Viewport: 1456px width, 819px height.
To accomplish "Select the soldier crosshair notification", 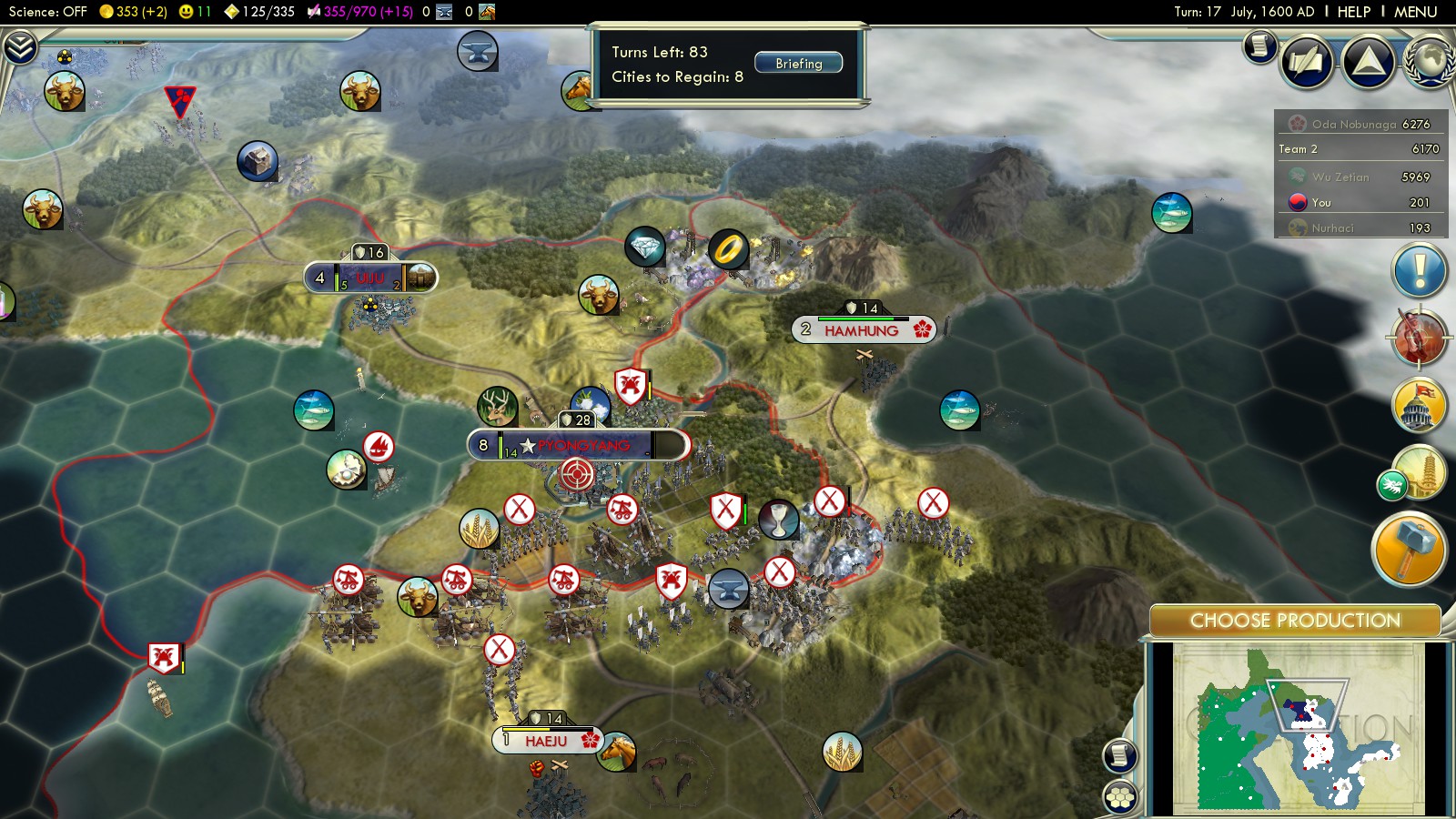I will (x=1419, y=338).
